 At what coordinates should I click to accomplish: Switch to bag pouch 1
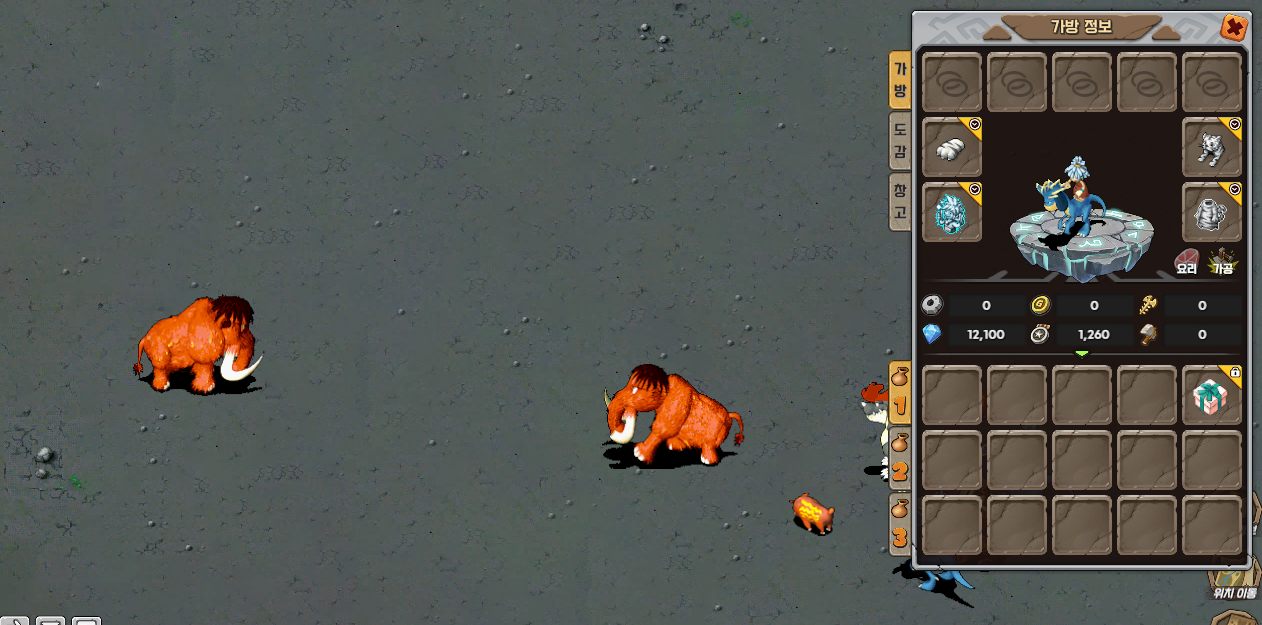900,395
